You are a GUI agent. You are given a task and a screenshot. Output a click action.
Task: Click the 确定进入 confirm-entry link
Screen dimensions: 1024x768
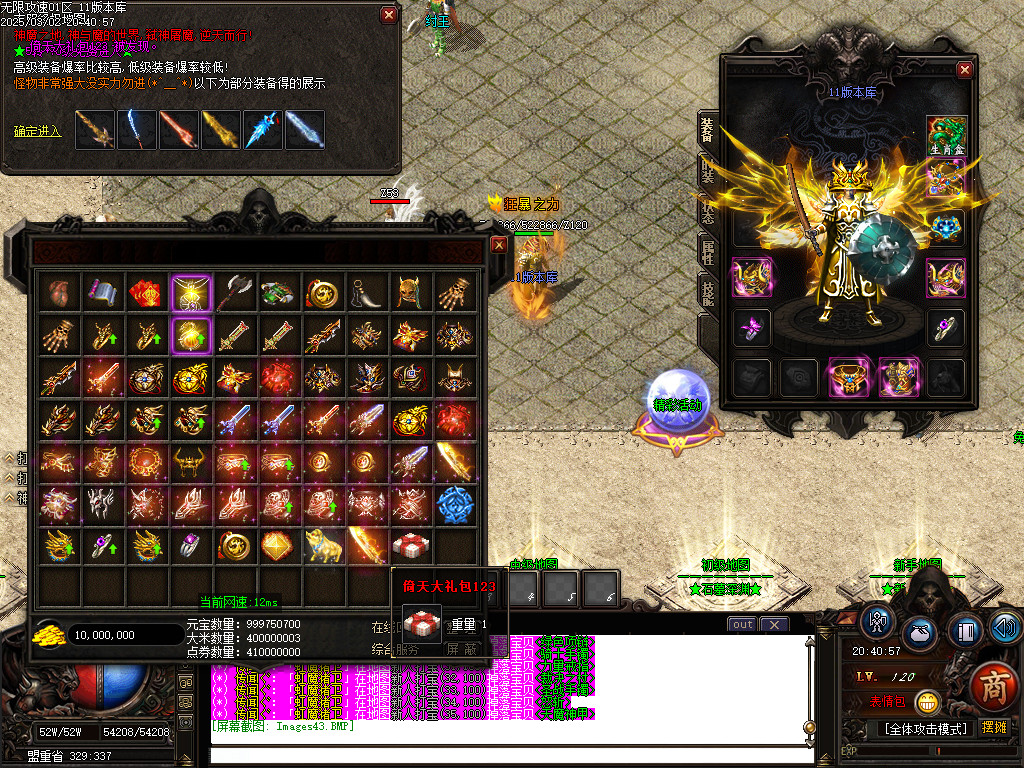point(38,131)
